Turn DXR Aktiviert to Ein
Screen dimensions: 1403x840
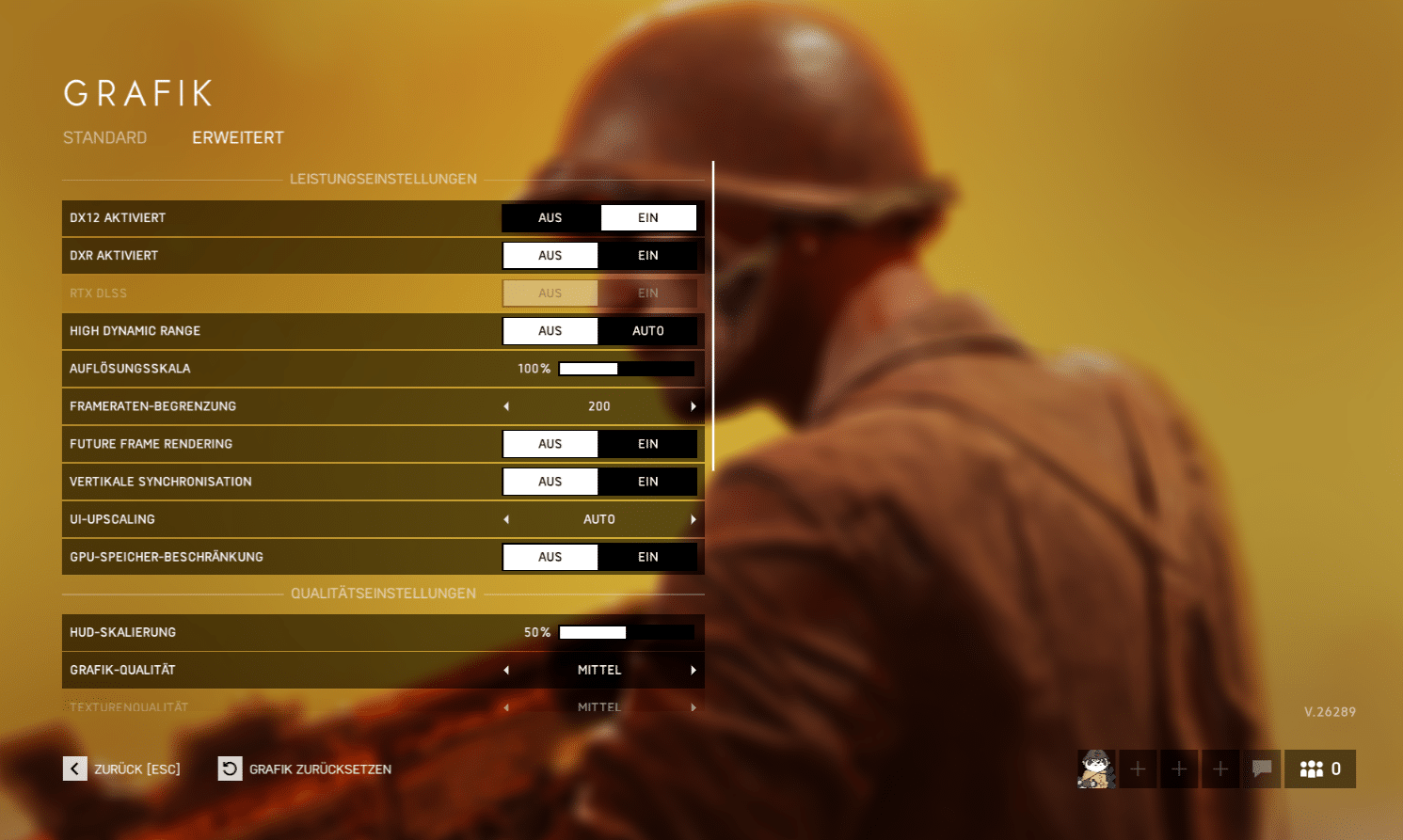pos(648,256)
